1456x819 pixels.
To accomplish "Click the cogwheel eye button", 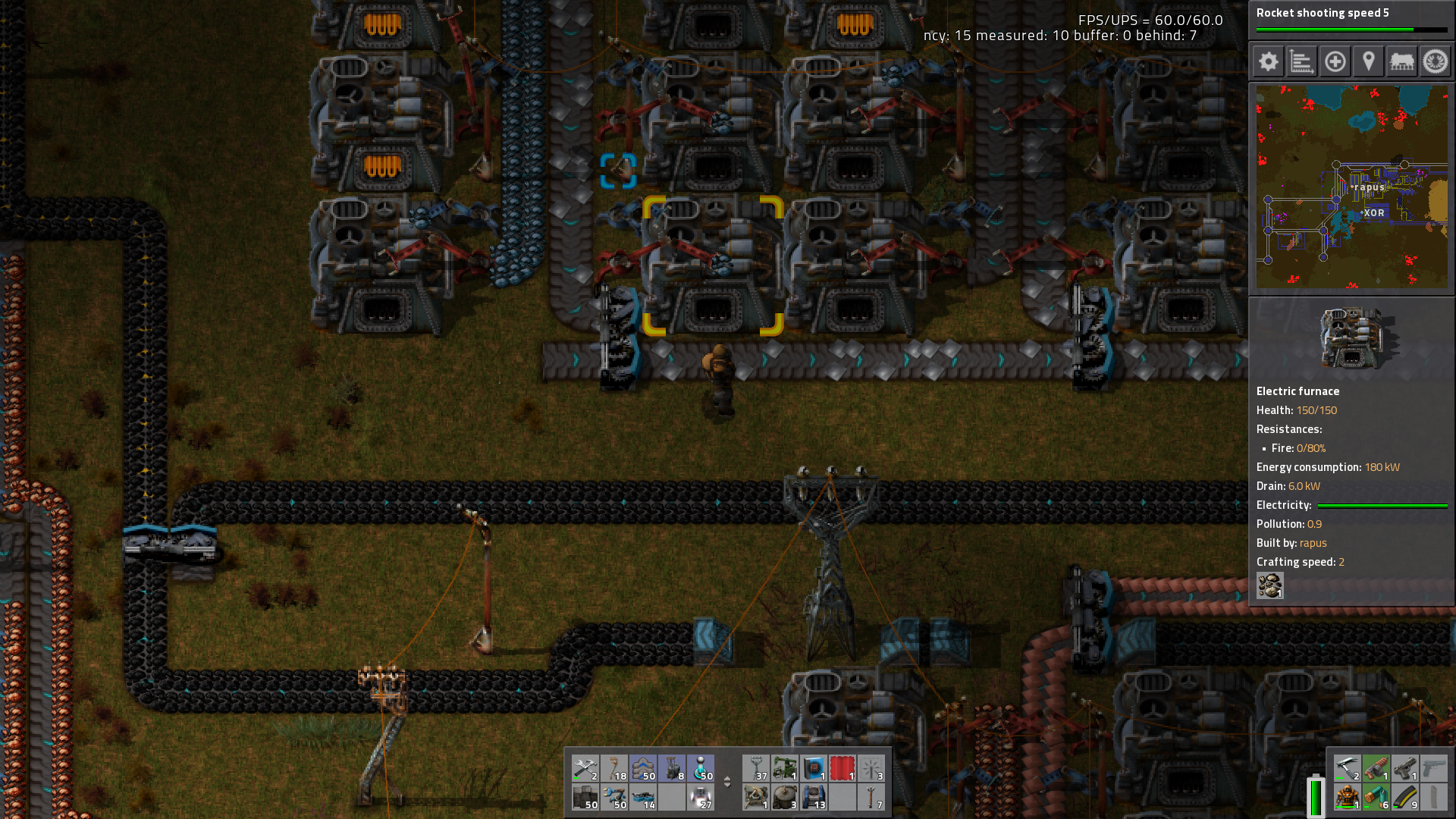I will click(x=1435, y=61).
